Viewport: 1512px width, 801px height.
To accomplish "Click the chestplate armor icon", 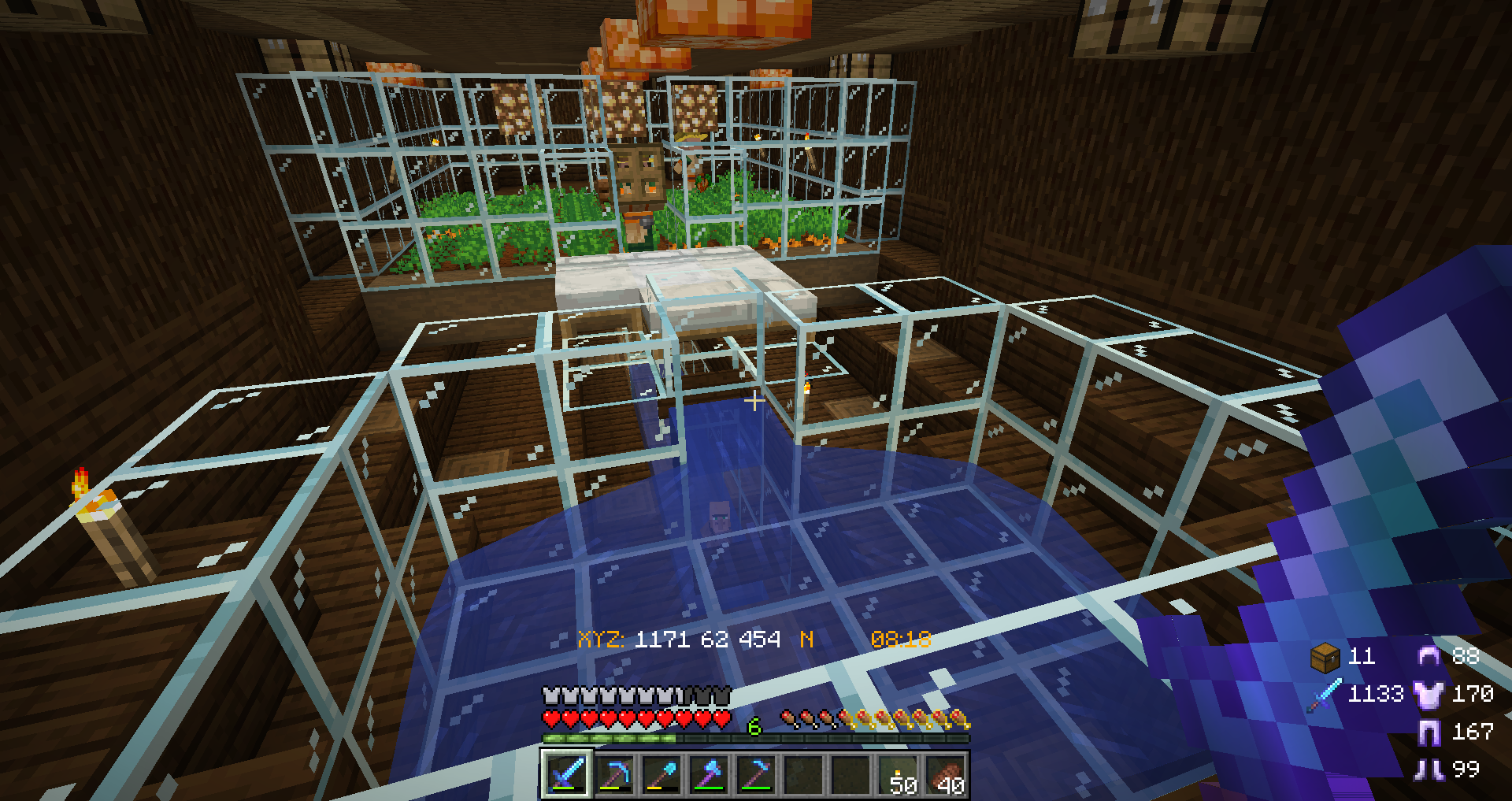I will tap(1429, 694).
